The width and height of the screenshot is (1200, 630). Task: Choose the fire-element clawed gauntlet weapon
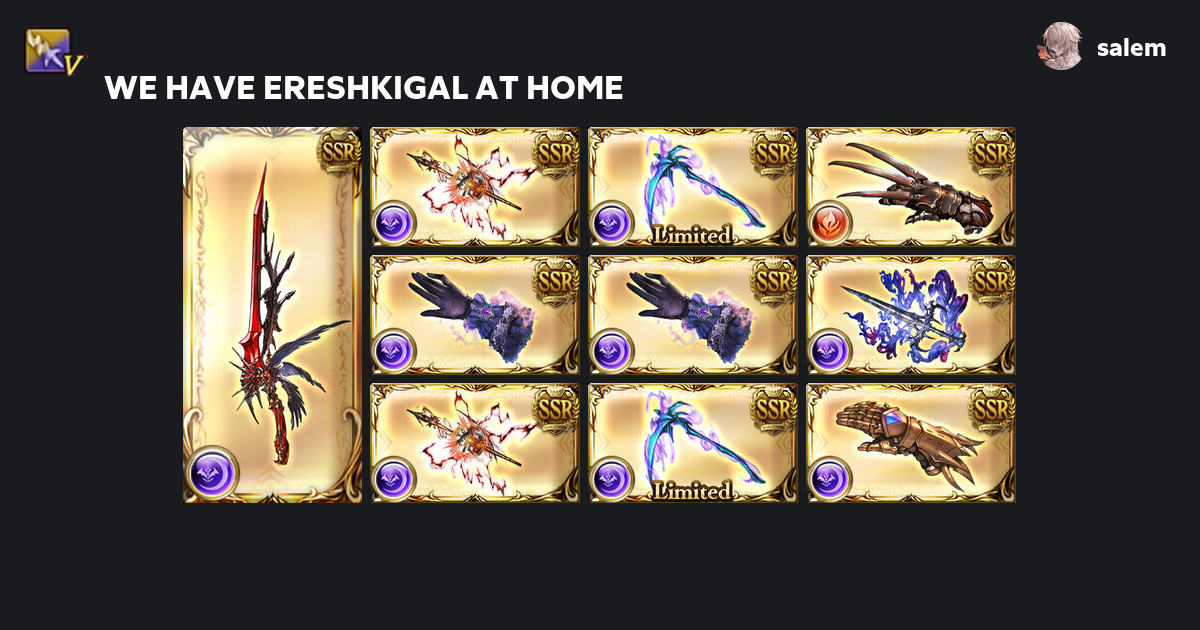point(911,187)
